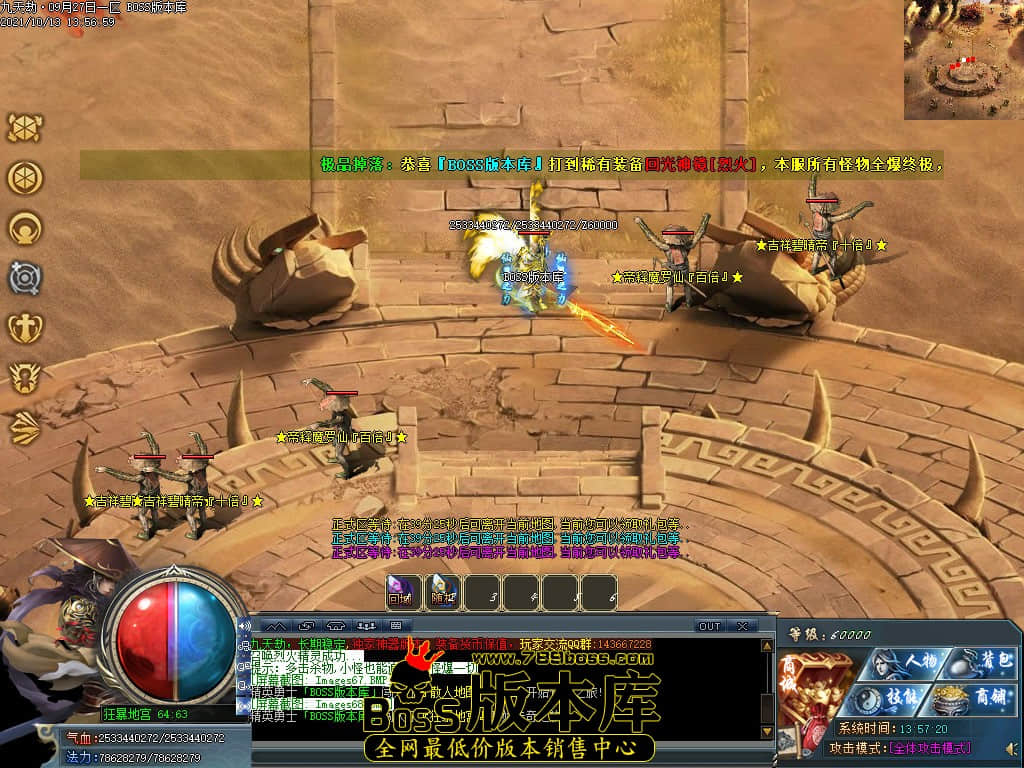Image resolution: width=1024 pixels, height=768 pixels.
Task: Select the gold cross shield icon
Action: point(24,327)
